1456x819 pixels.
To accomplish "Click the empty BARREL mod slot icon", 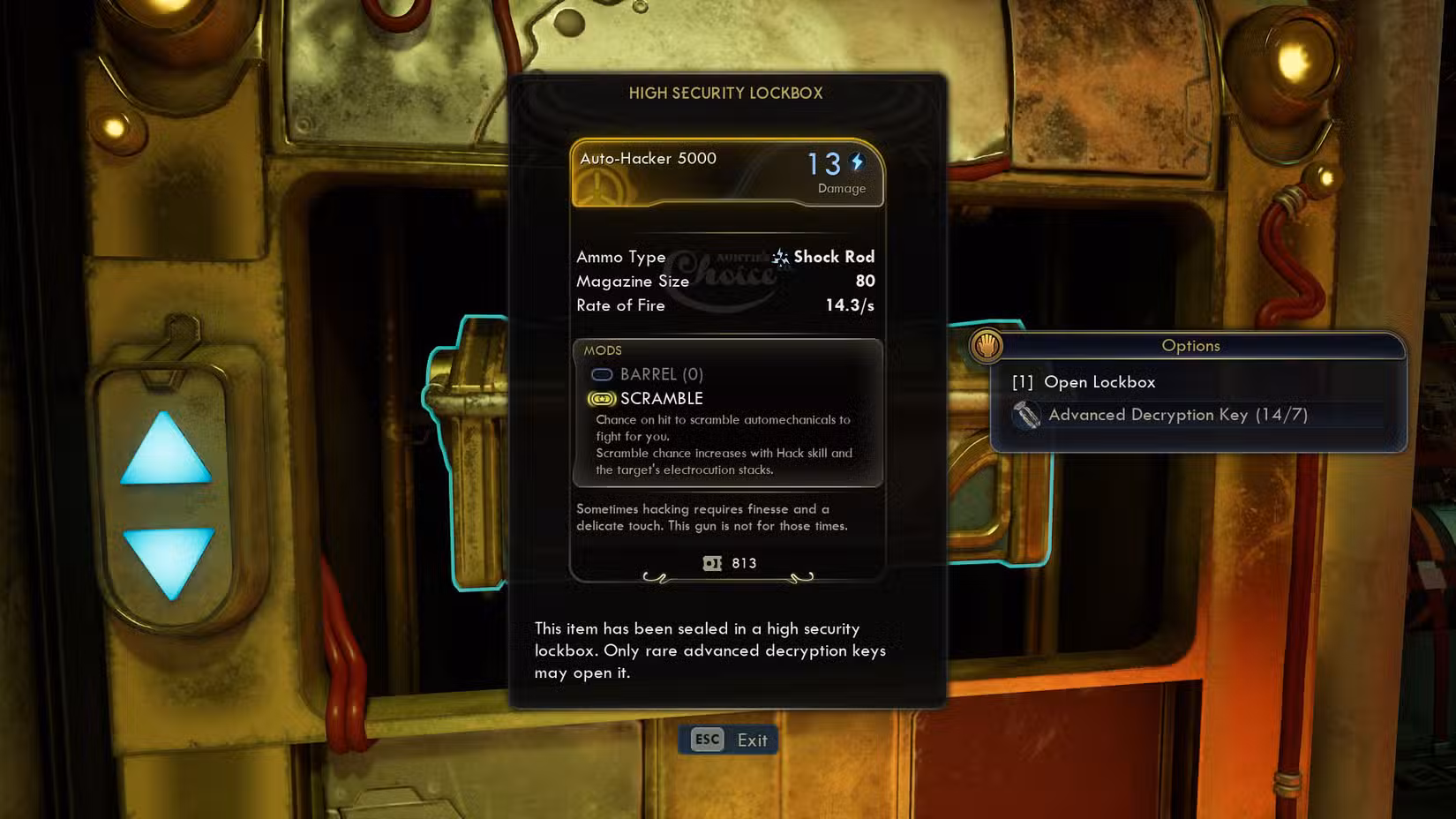I will tap(603, 375).
